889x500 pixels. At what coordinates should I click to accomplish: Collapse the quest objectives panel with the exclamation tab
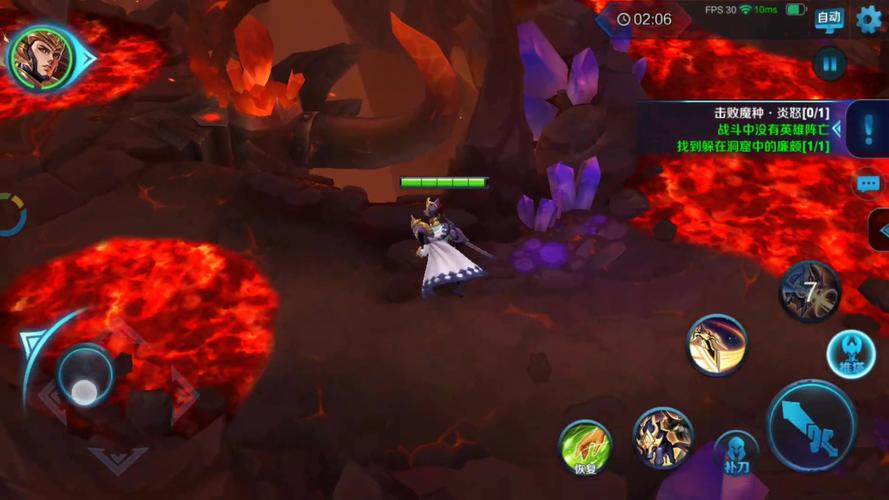[866, 131]
